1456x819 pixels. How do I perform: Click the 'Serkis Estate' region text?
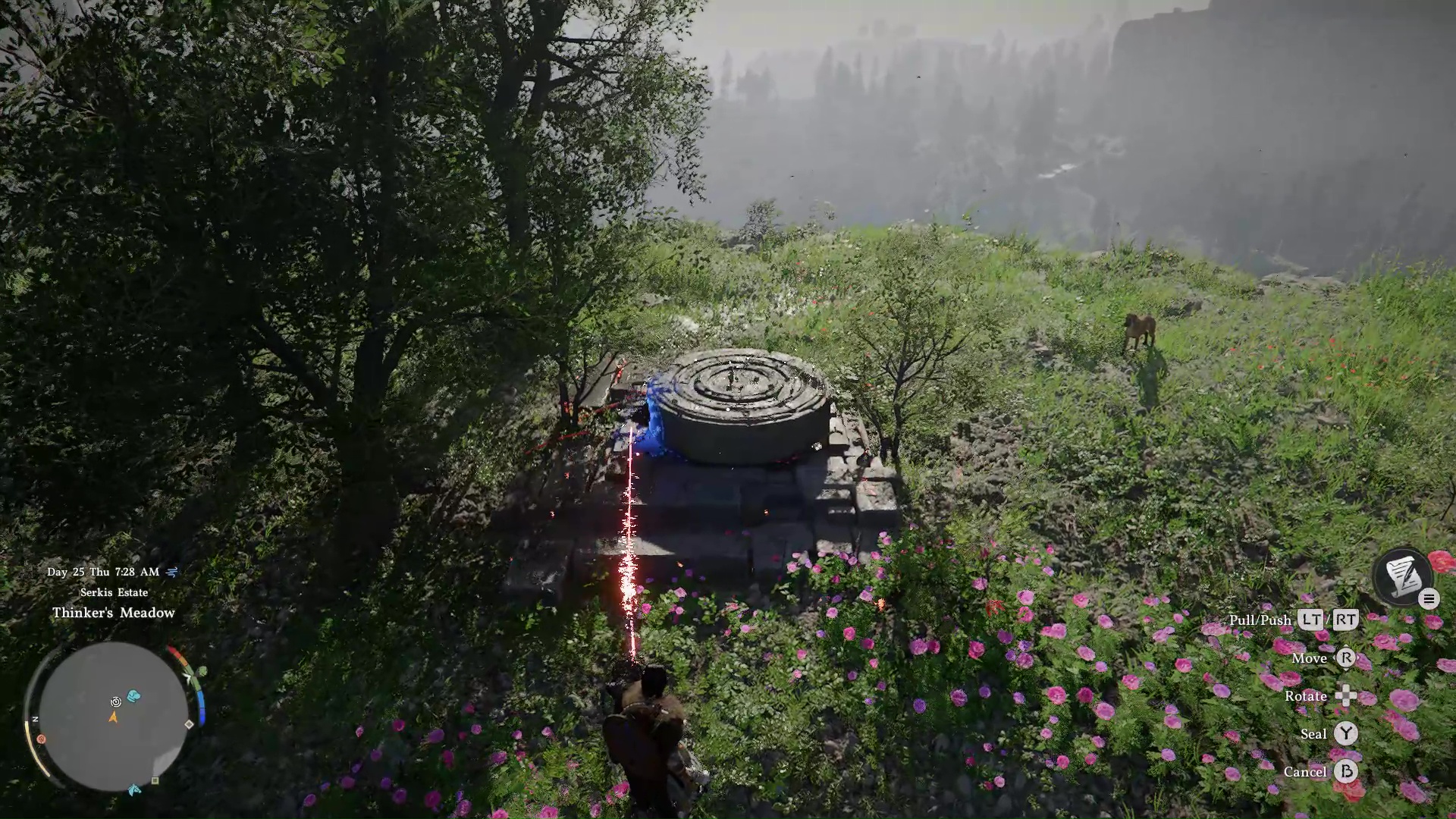tap(114, 592)
